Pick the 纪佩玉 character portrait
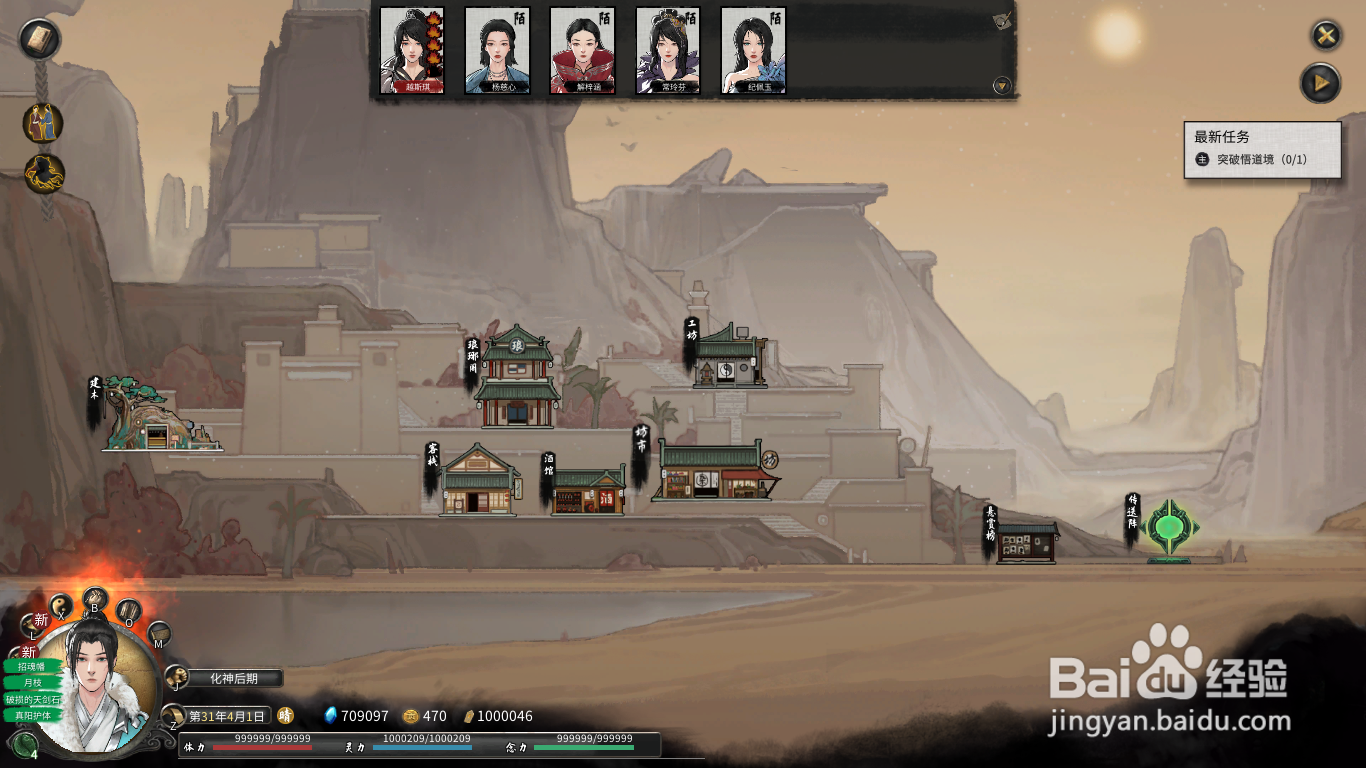Viewport: 1366px width, 768px height. [x=753, y=50]
